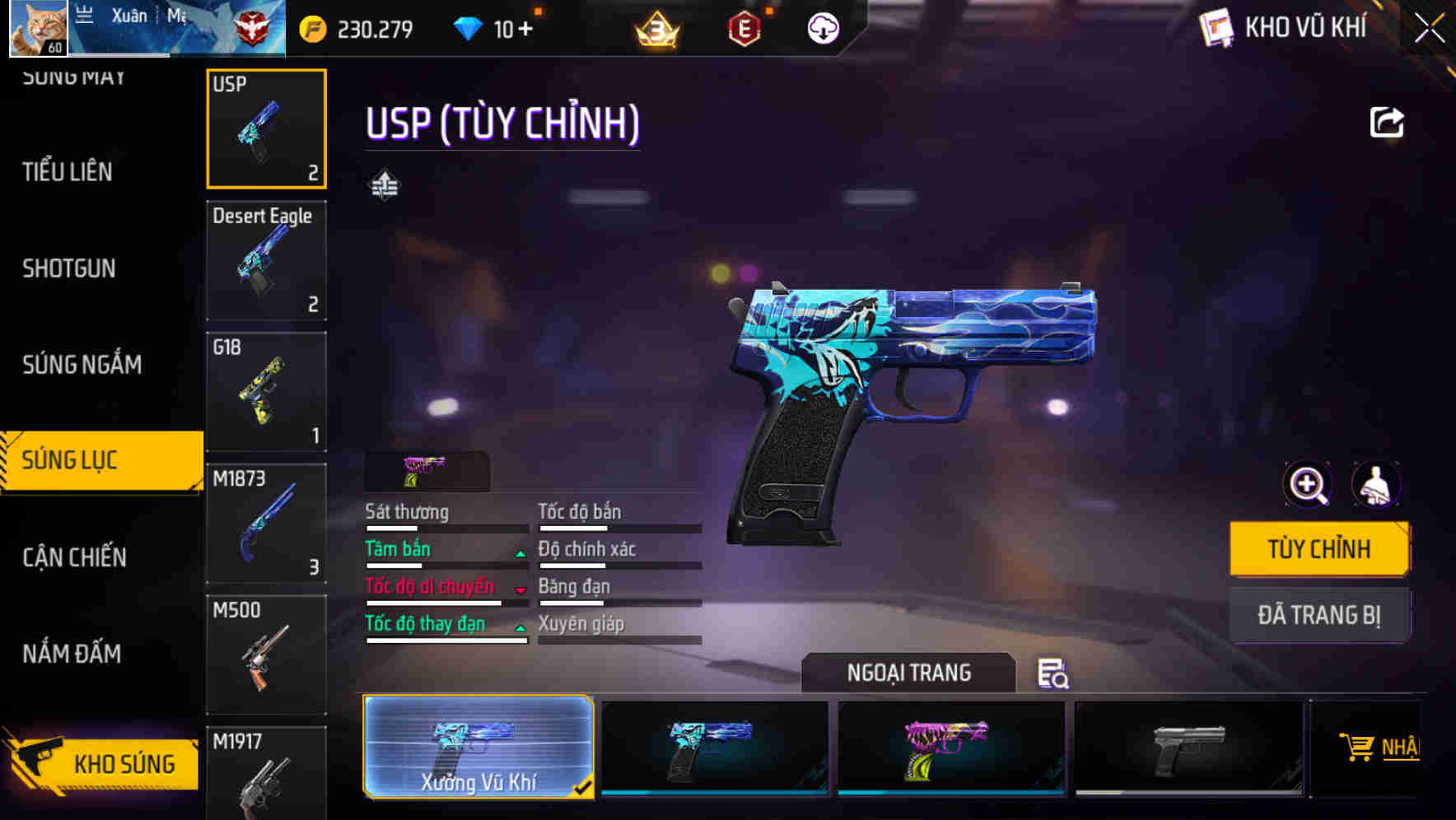Open the cloud download icon in the top bar

pyautogui.click(x=821, y=28)
